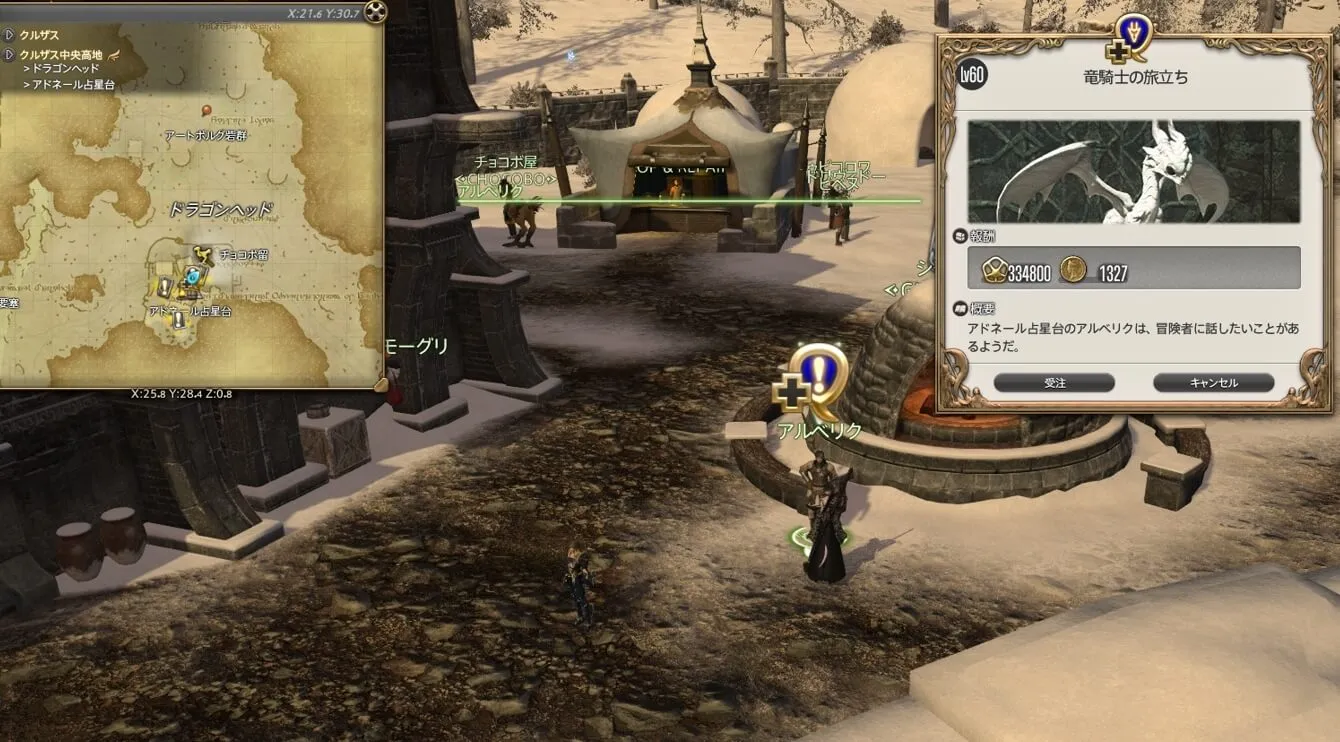Screen dimensions: 1340x742
Task: Select クルザス中央高地 in the map breadcrumb
Action: click(61, 54)
